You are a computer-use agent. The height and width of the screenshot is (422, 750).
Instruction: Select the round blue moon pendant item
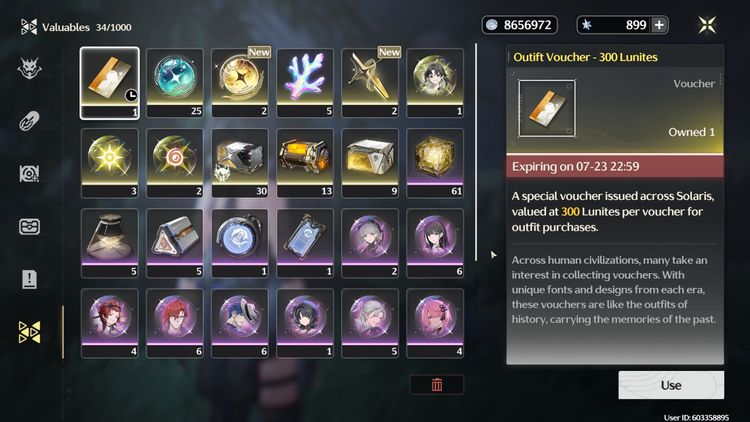[x=240, y=242]
